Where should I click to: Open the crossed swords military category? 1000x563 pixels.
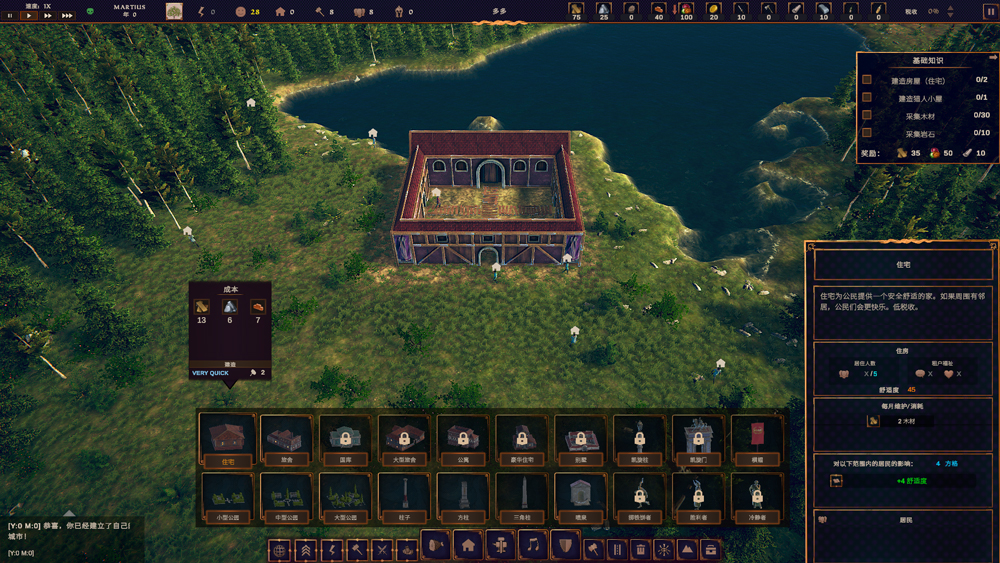click(x=382, y=550)
